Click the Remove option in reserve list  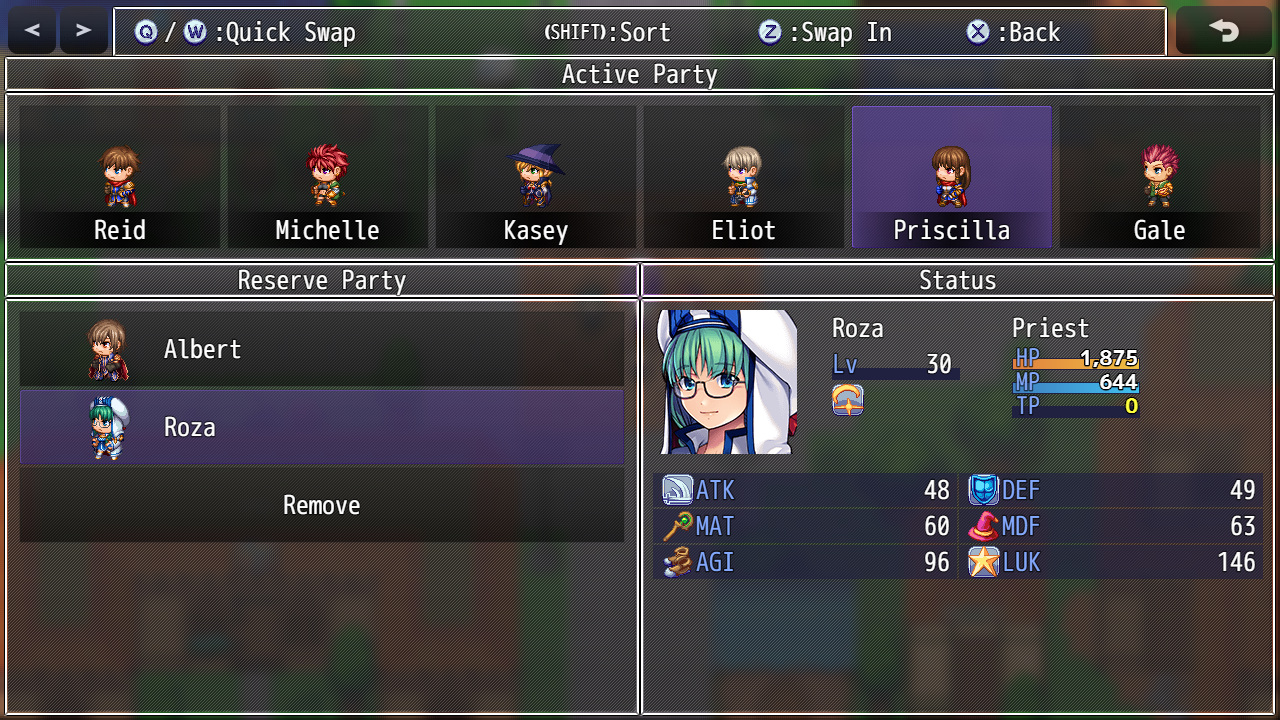pos(321,505)
